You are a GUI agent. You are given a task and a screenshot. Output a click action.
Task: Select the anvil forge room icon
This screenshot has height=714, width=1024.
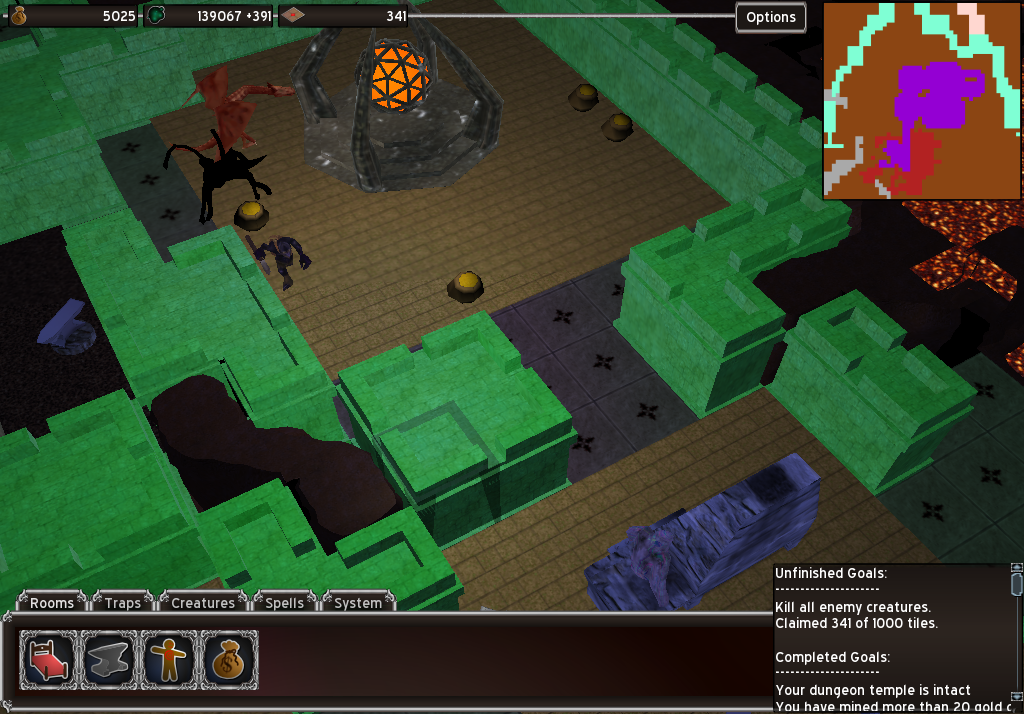click(109, 660)
